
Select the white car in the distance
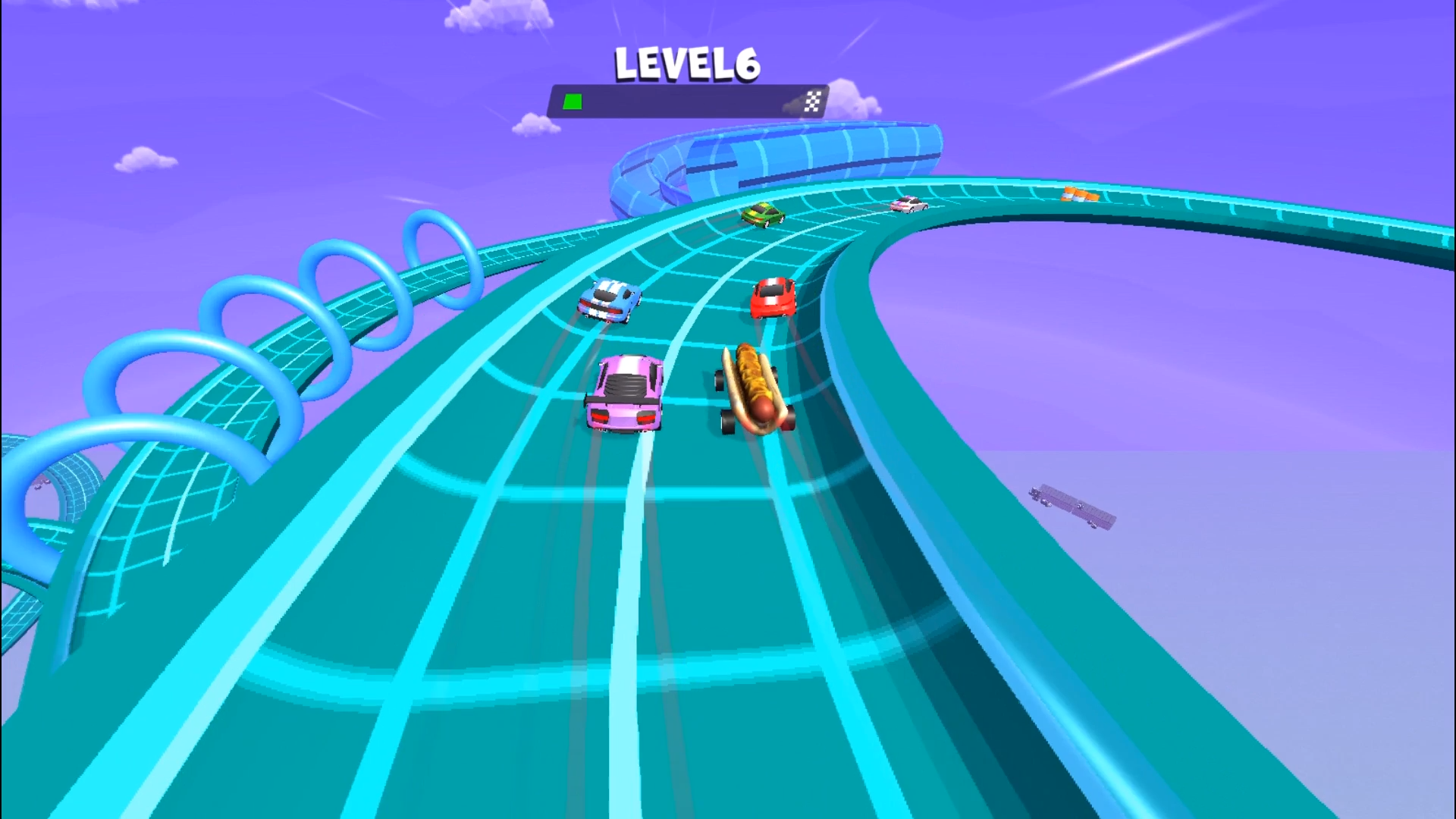(907, 203)
